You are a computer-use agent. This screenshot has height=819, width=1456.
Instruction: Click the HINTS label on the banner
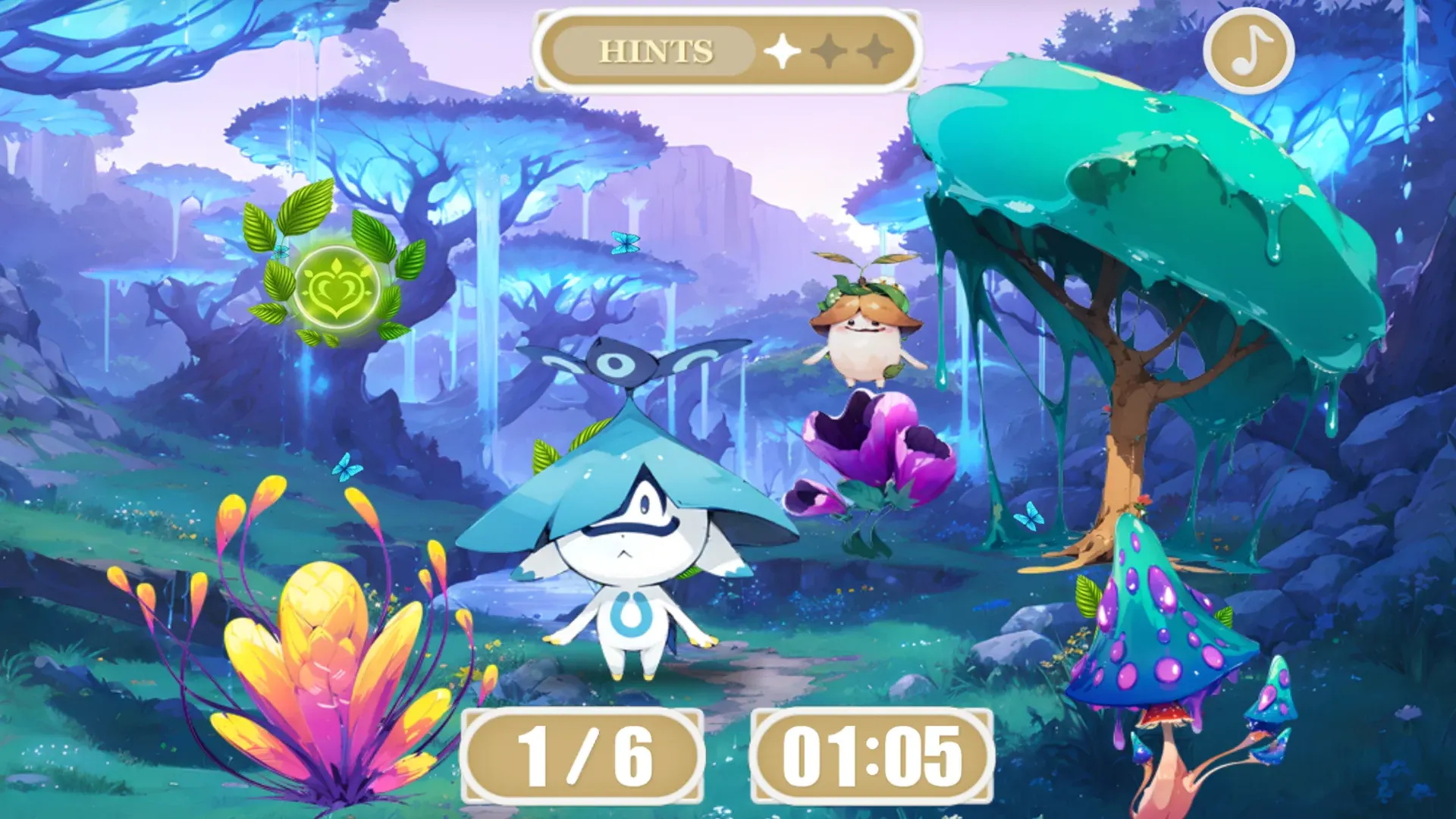pos(657,51)
